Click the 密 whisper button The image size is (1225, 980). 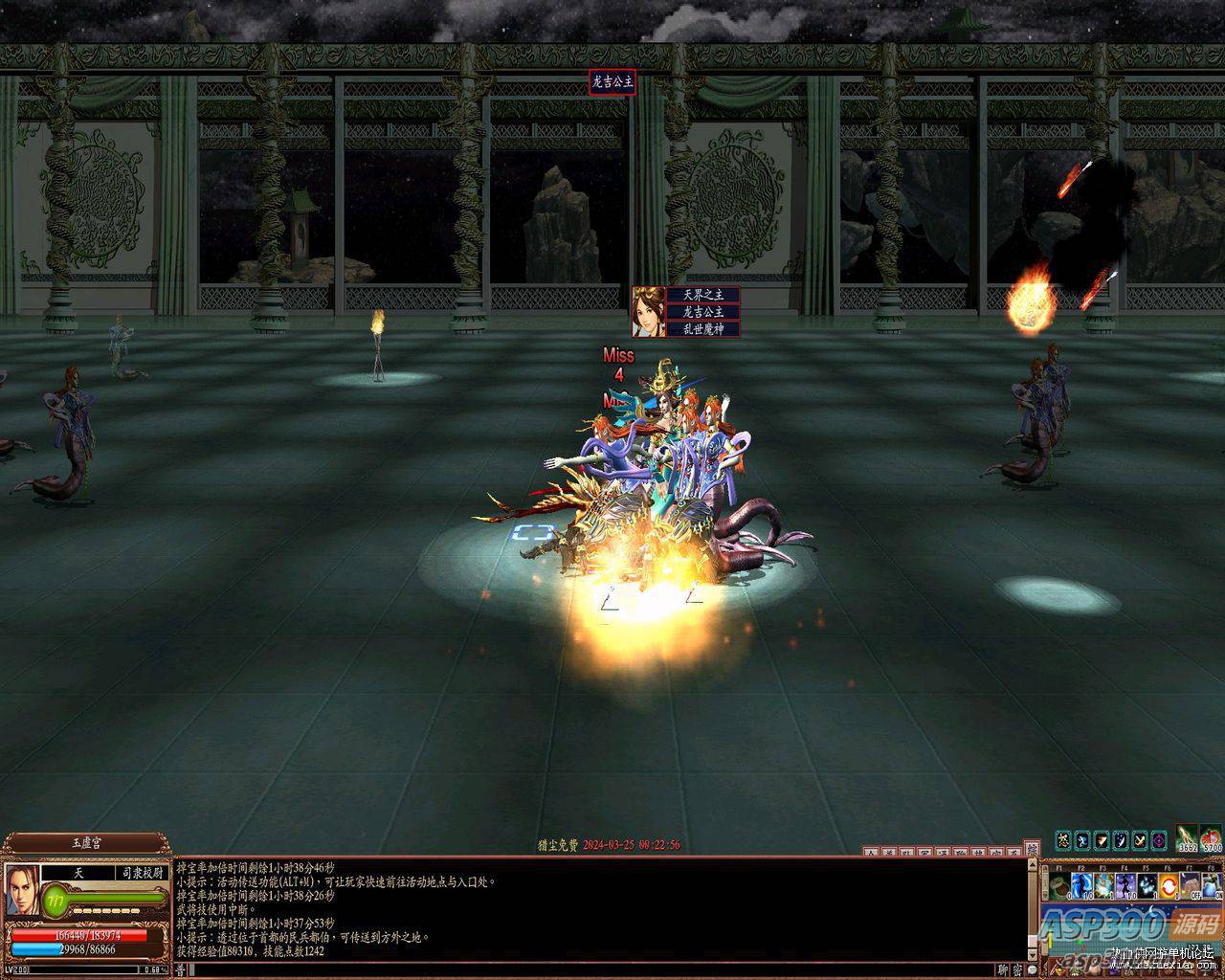pos(1016,969)
